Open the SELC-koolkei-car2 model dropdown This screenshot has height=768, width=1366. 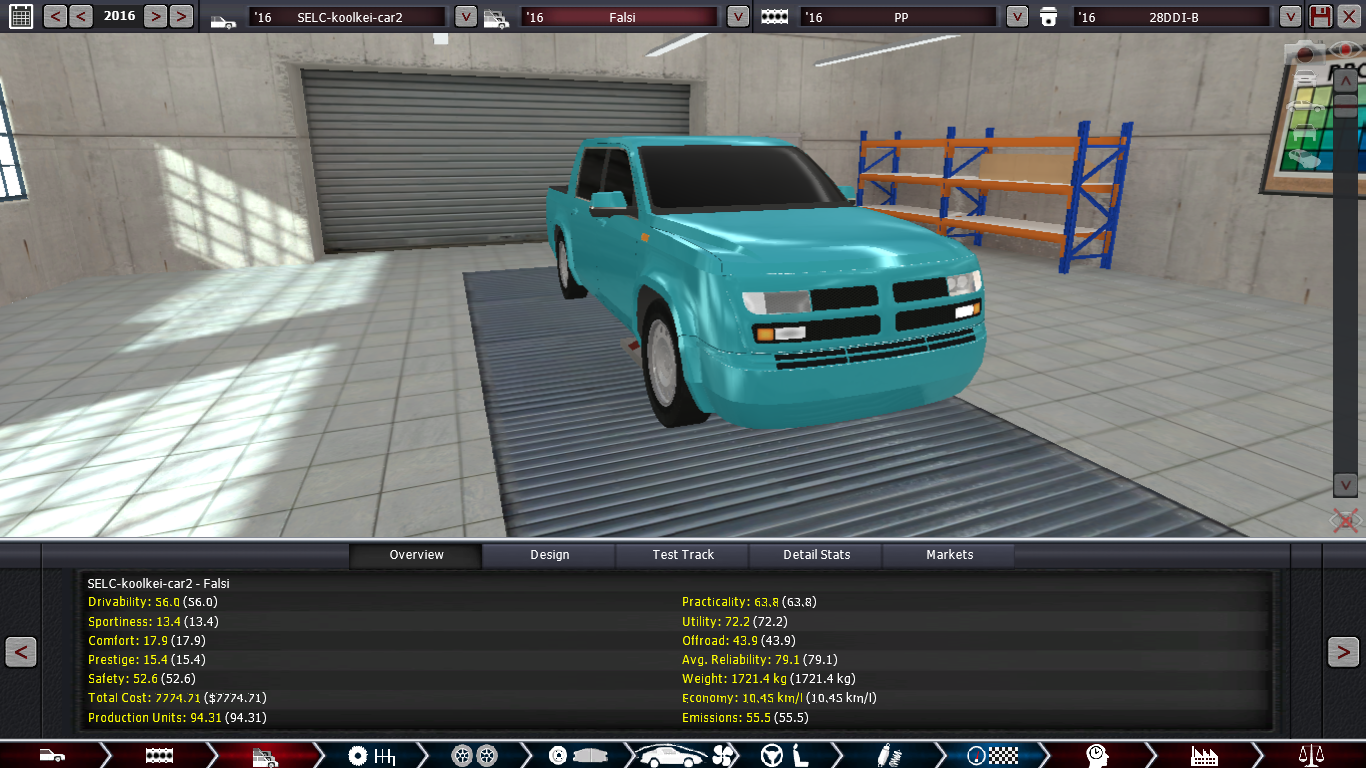tap(466, 17)
